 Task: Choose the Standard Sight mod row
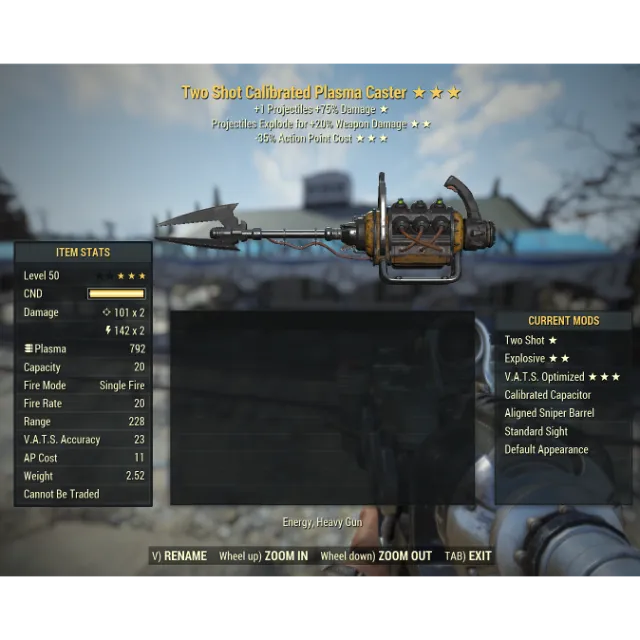[x=536, y=431]
